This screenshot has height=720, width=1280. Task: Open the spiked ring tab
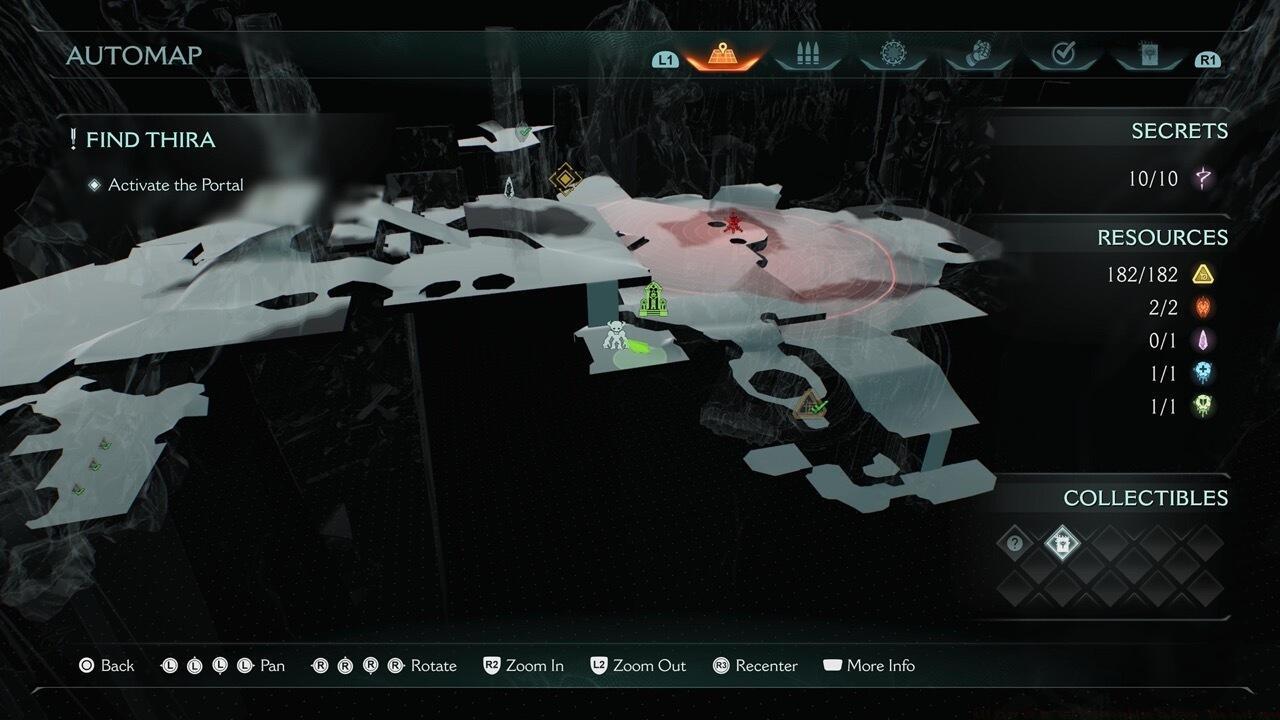tap(892, 56)
